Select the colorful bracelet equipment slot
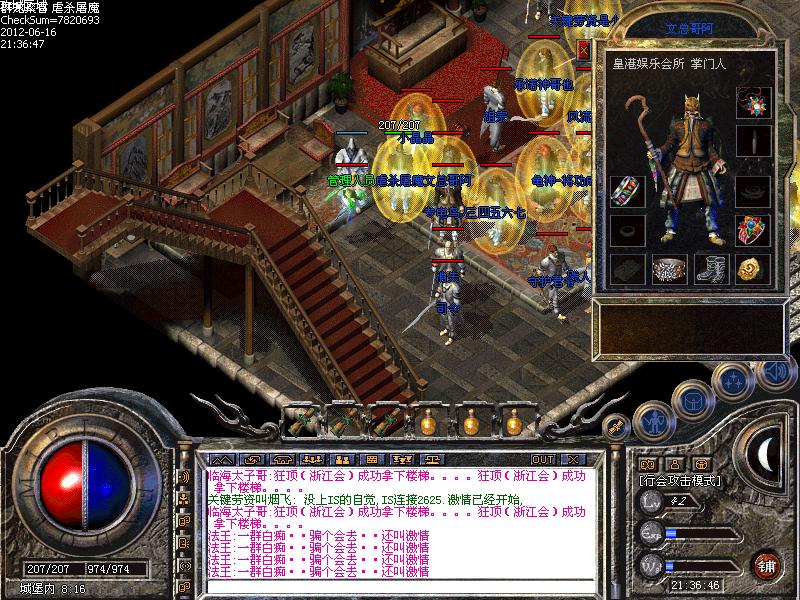The width and height of the screenshot is (800, 600). 627,190
